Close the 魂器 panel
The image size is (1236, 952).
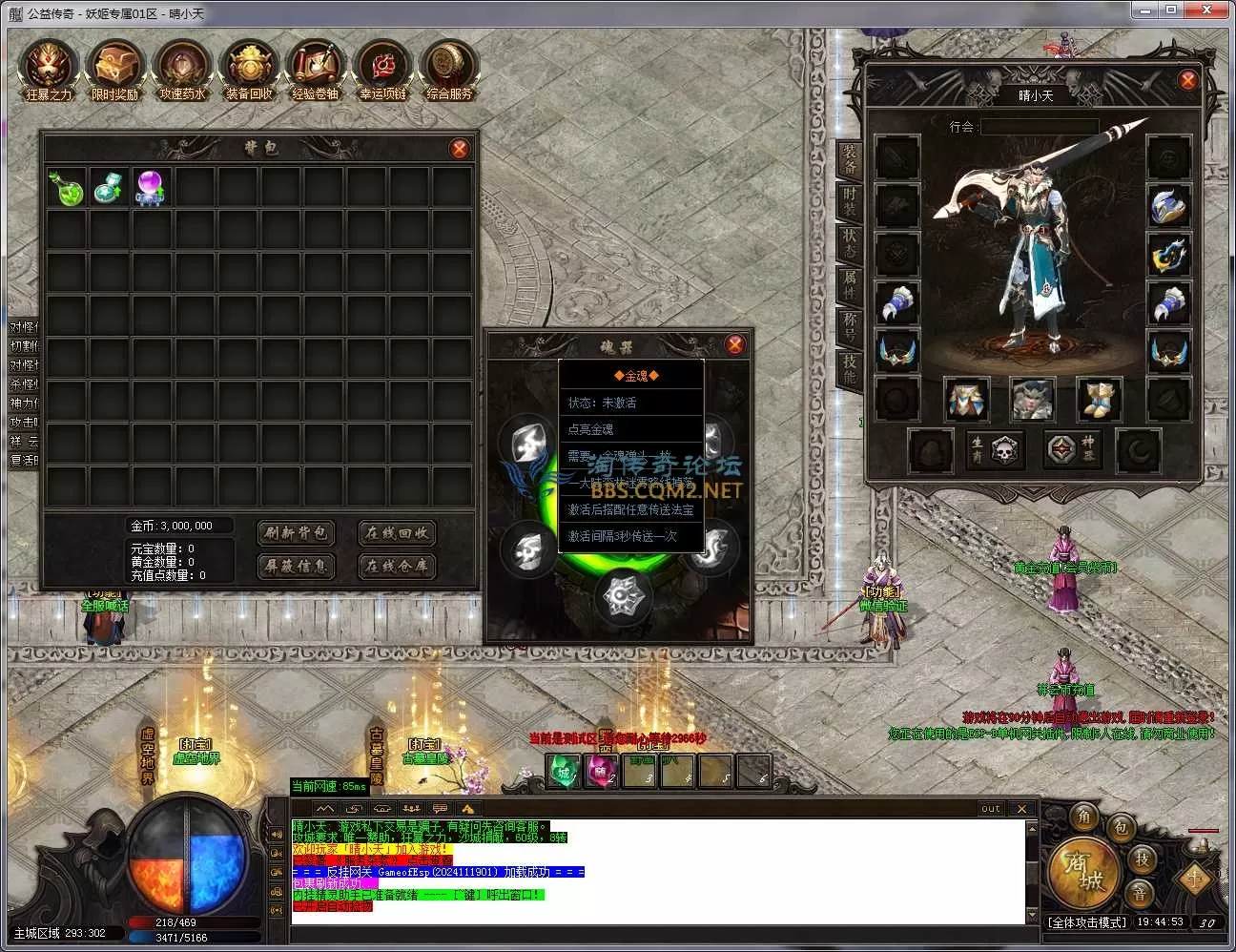pos(734,344)
